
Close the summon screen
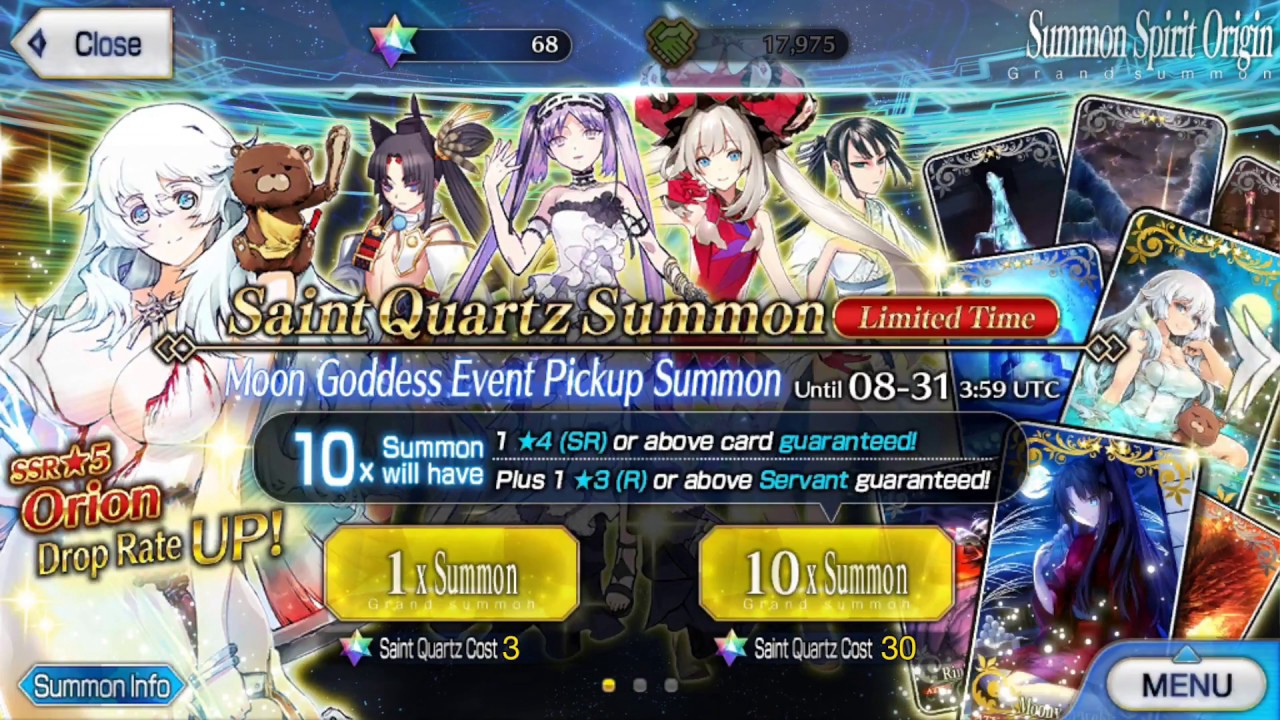pyautogui.click(x=92, y=44)
